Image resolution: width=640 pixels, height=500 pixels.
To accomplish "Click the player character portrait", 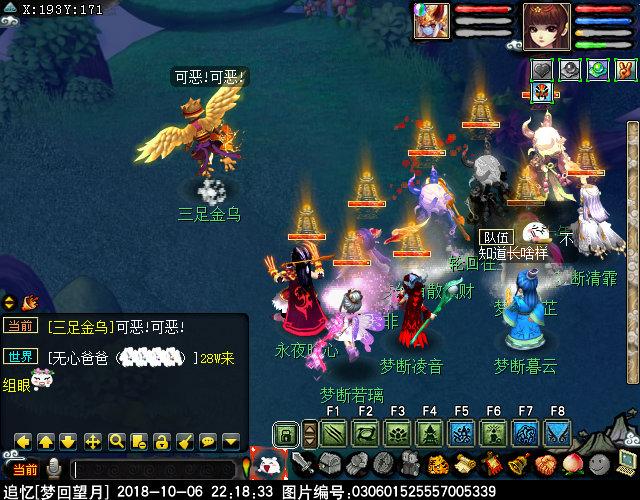I will [x=547, y=21].
